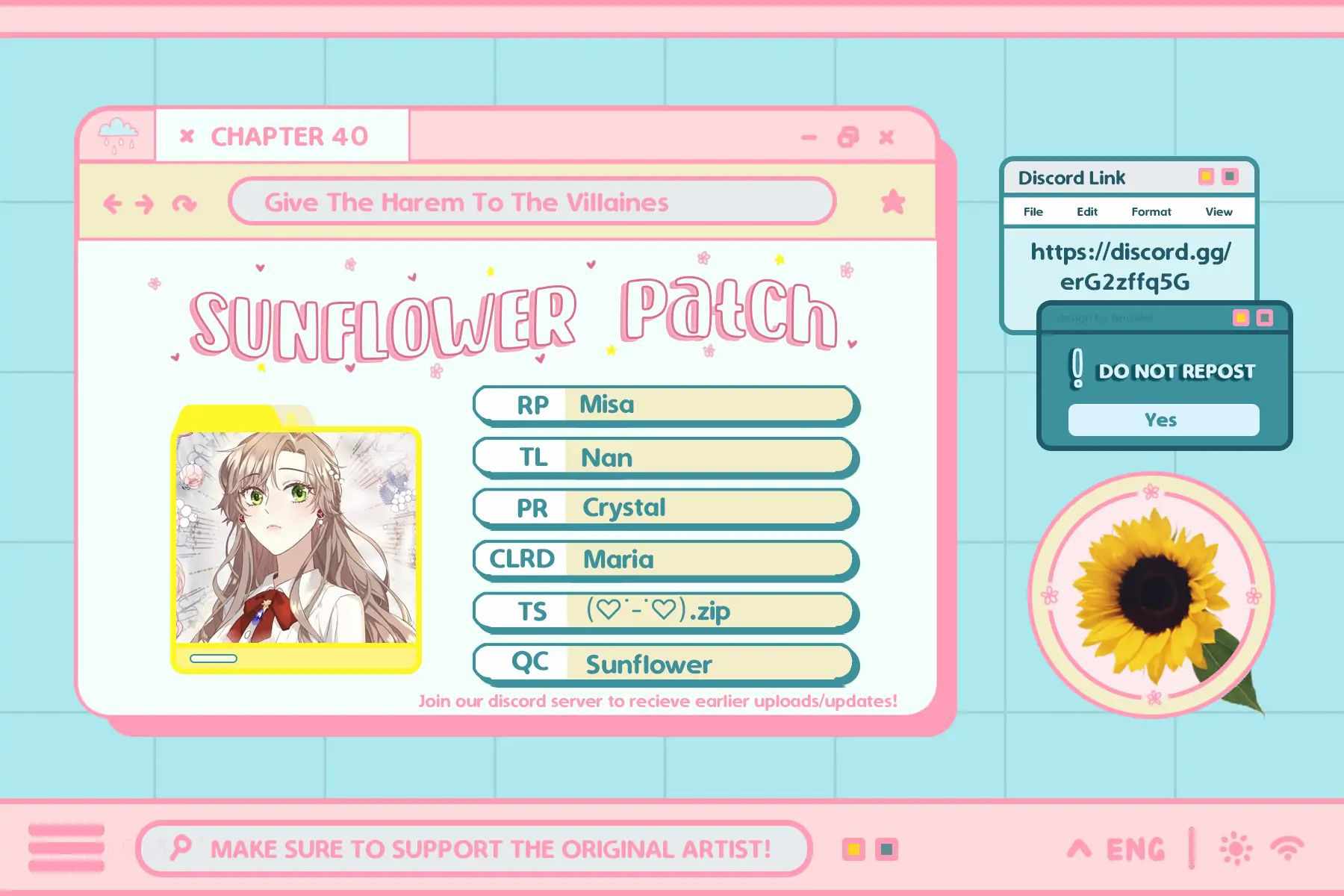The image size is (1344, 896).
Task: Click the address bar showing the series title
Action: coord(532,202)
